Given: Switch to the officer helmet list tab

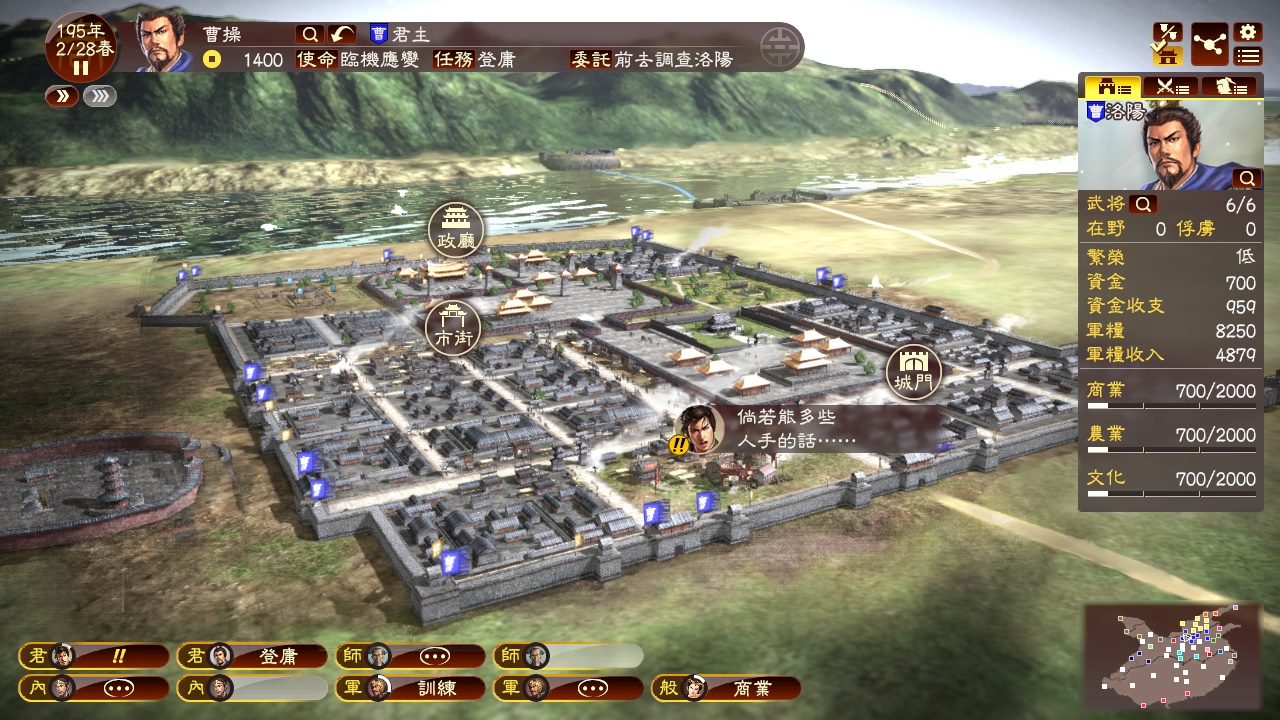Looking at the screenshot, I should click(x=1229, y=87).
